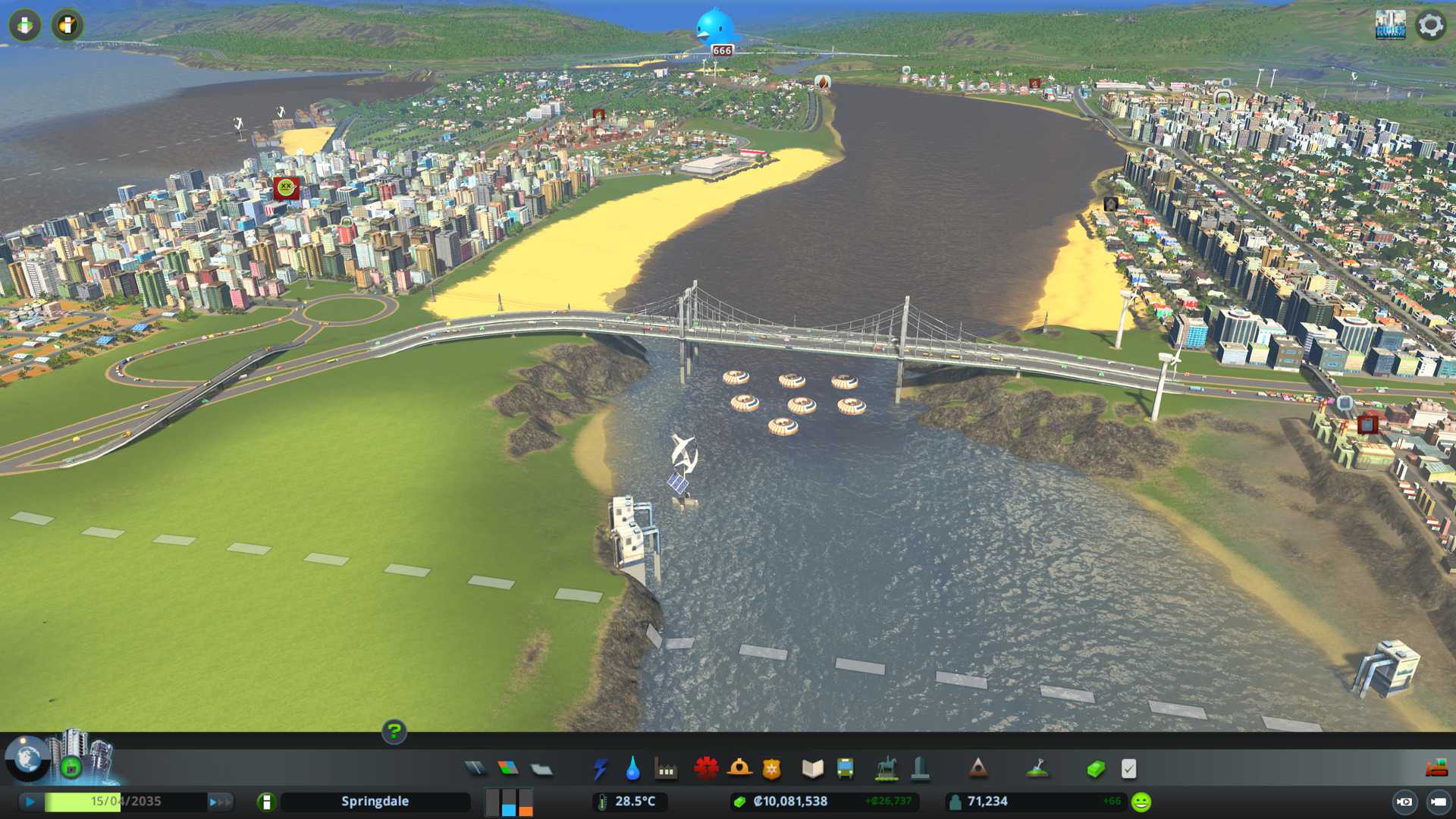Open the Public Transport bus menu

click(x=846, y=769)
